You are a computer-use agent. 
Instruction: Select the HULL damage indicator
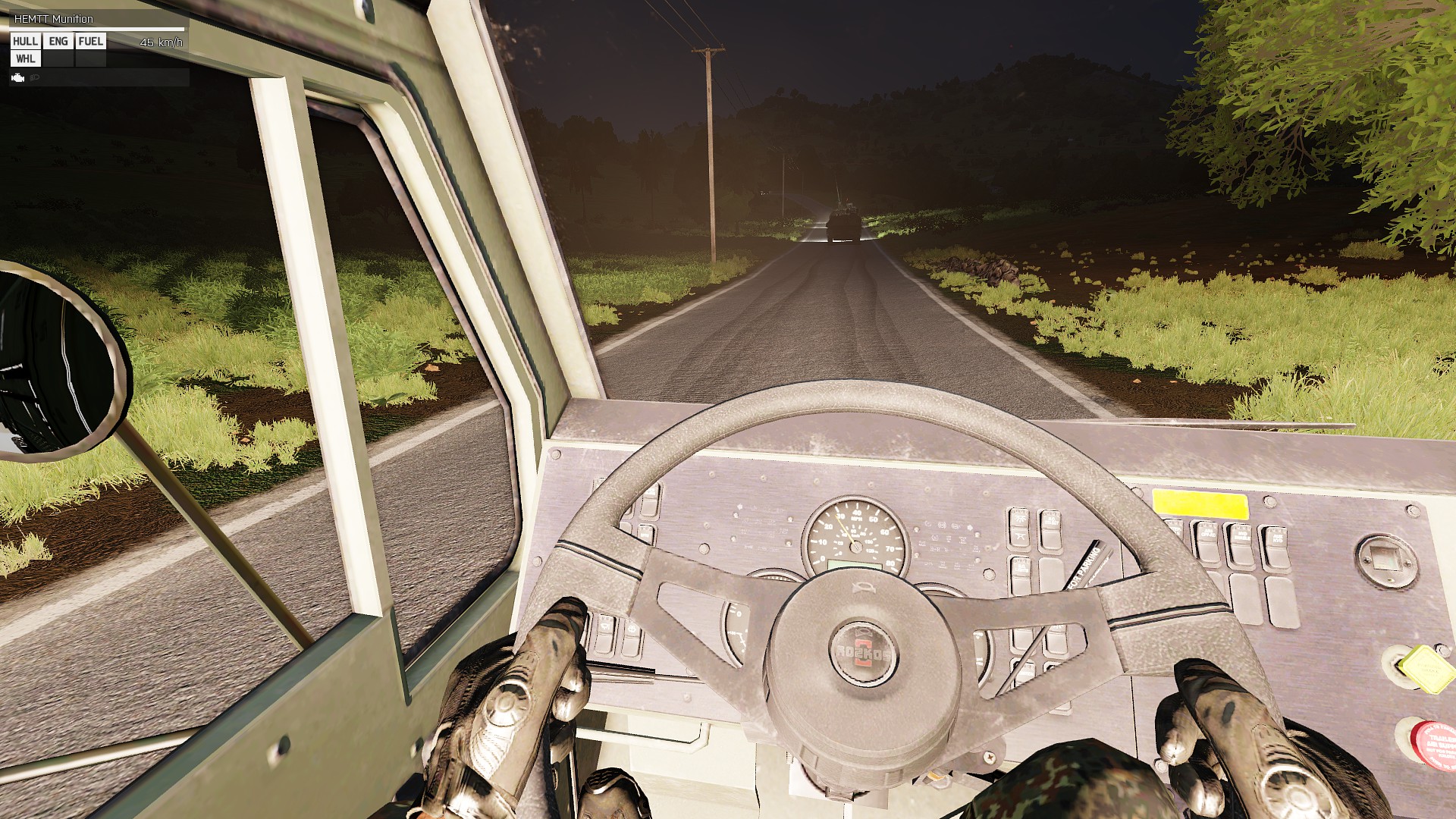click(26, 42)
